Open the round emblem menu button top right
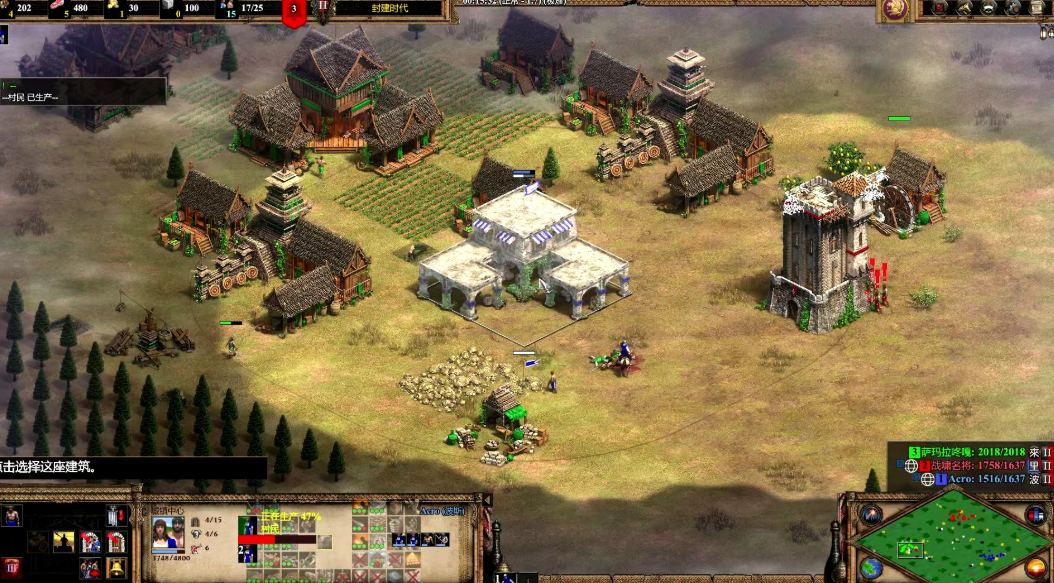The image size is (1054, 583). coord(893,9)
